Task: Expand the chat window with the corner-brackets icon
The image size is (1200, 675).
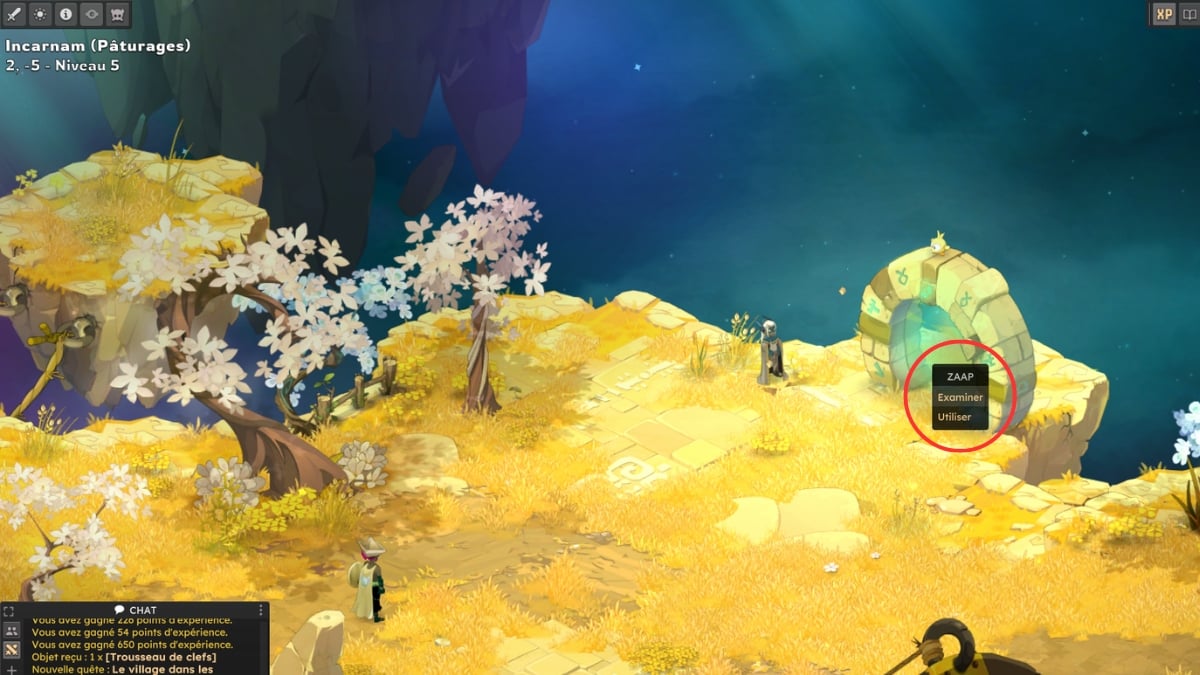Action: [10, 610]
